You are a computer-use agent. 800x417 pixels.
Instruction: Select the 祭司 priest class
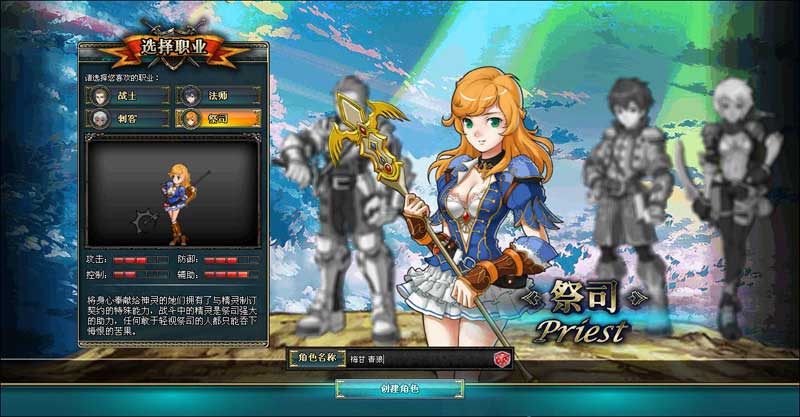219,119
